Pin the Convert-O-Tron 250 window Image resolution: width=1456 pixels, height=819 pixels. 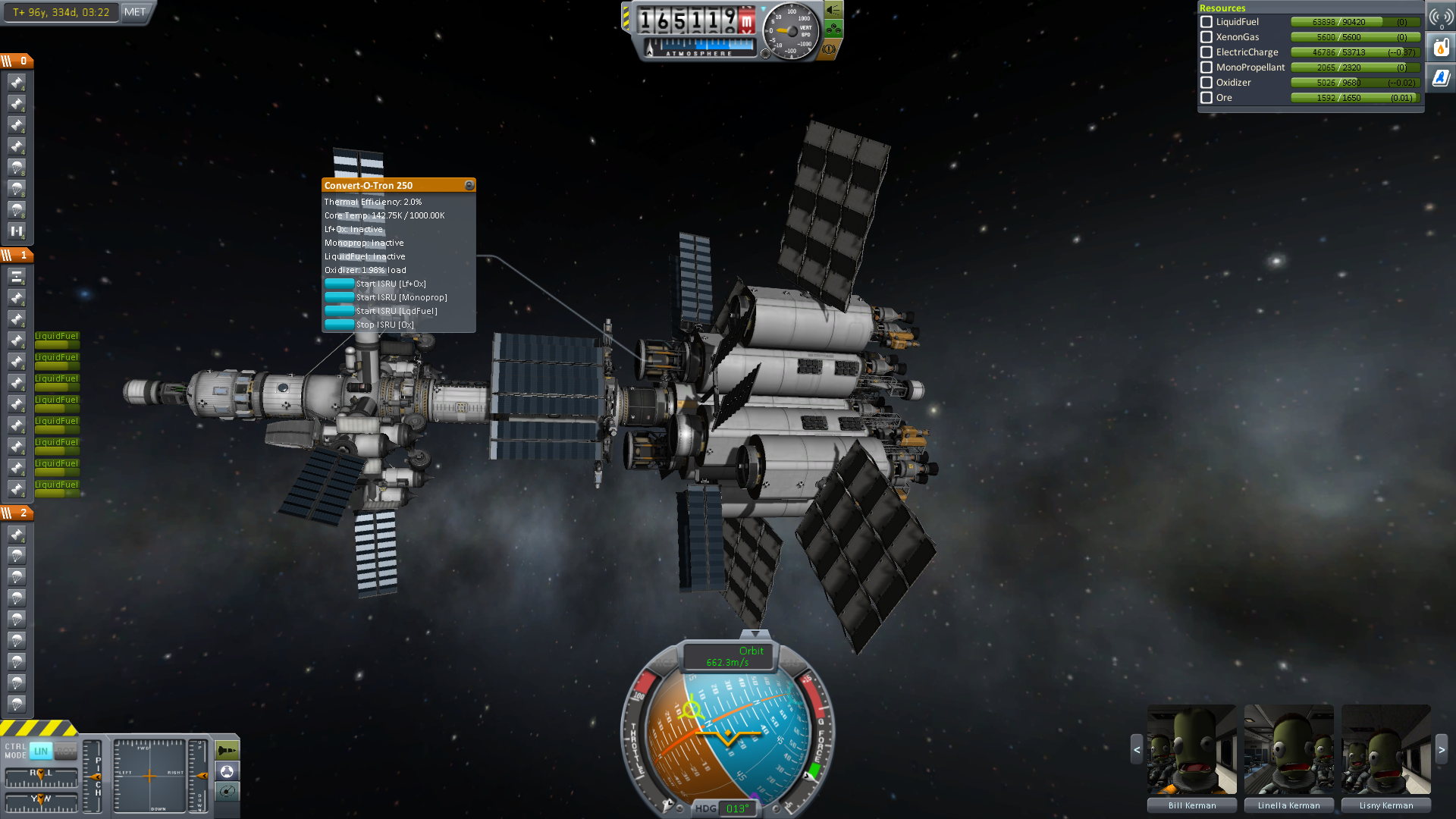469,185
